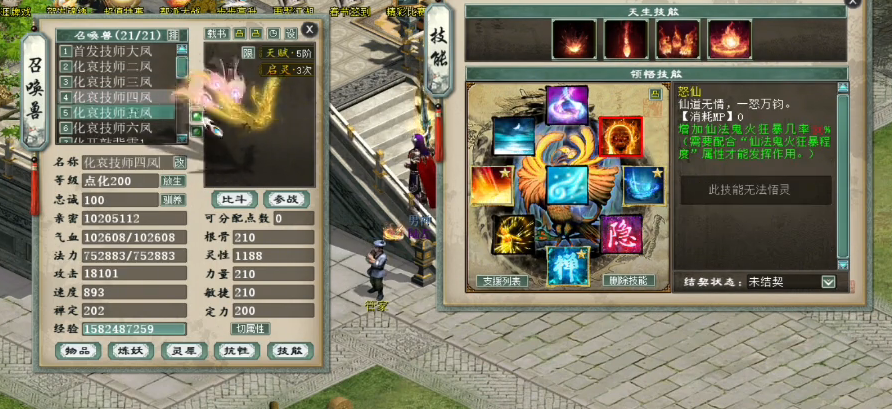Open the 抗性 tab
892x409 pixels.
(x=237, y=351)
